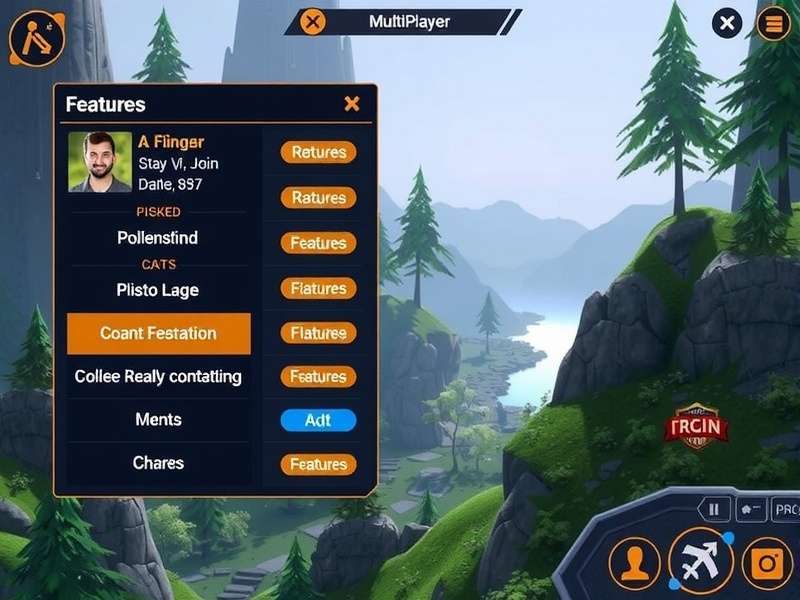Open the orange profile silhouette icon

634,563
